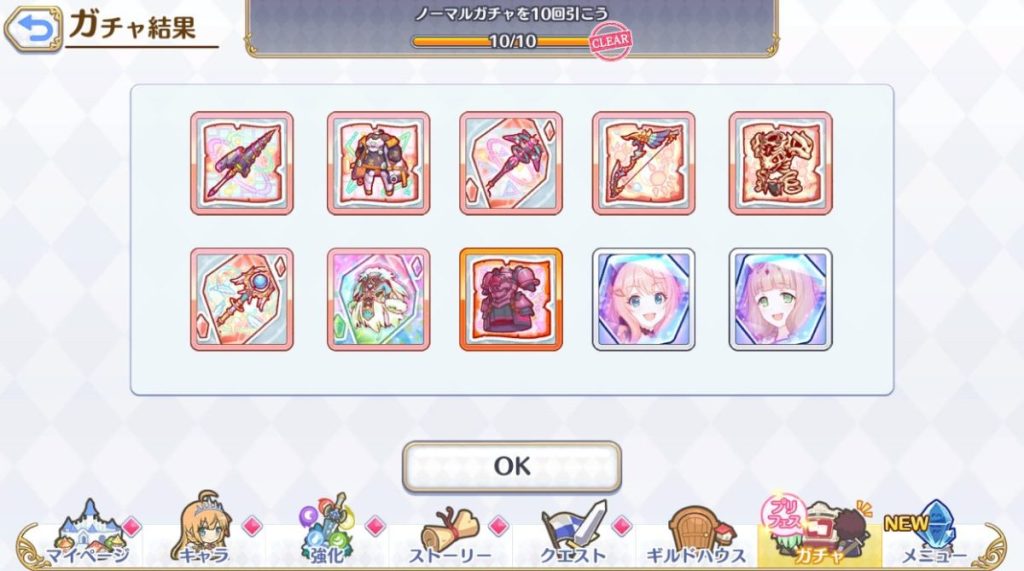1024x571 pixels.
Task: Inspect the orange and white armor blueprint
Action: tap(378, 163)
